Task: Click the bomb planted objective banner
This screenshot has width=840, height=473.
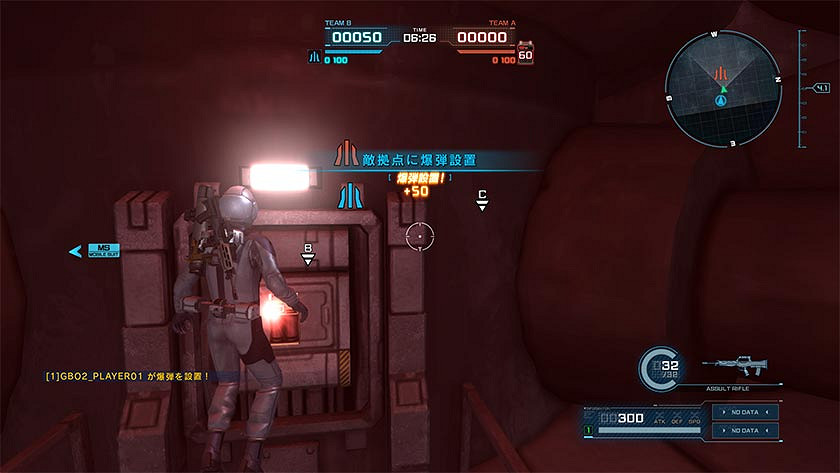Action: [420, 158]
